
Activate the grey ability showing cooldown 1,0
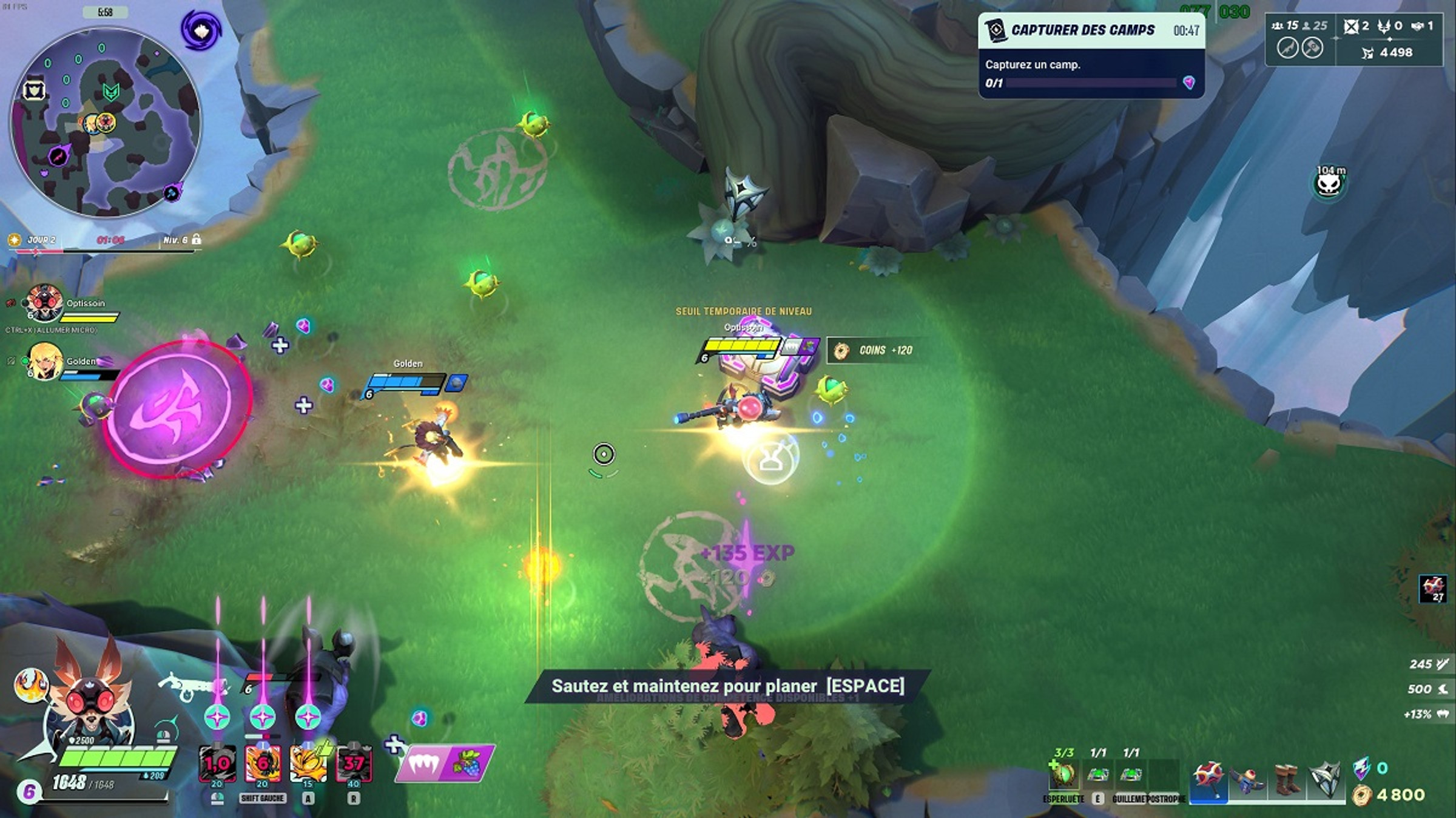[217, 763]
